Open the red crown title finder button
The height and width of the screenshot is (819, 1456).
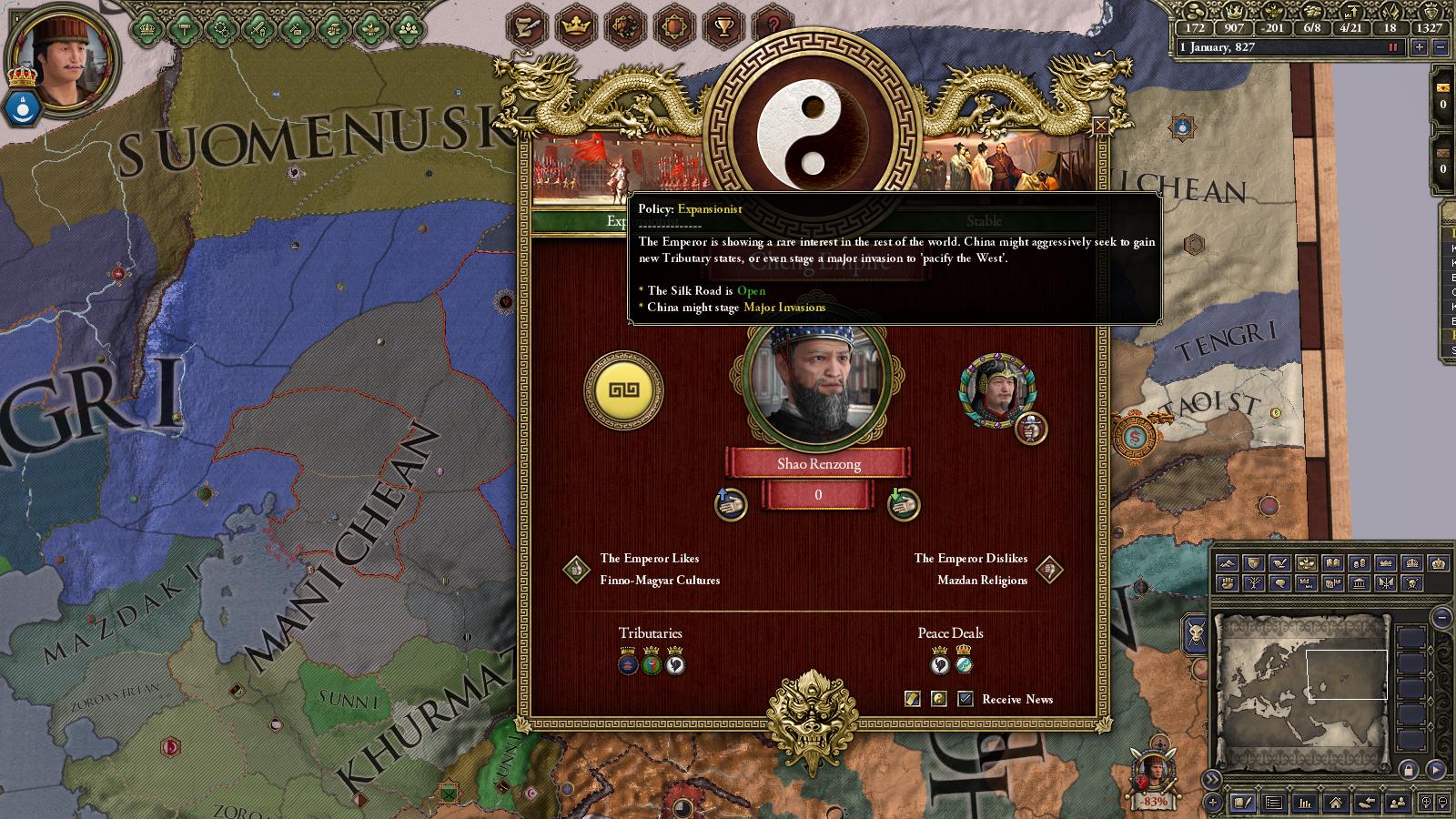click(x=575, y=27)
